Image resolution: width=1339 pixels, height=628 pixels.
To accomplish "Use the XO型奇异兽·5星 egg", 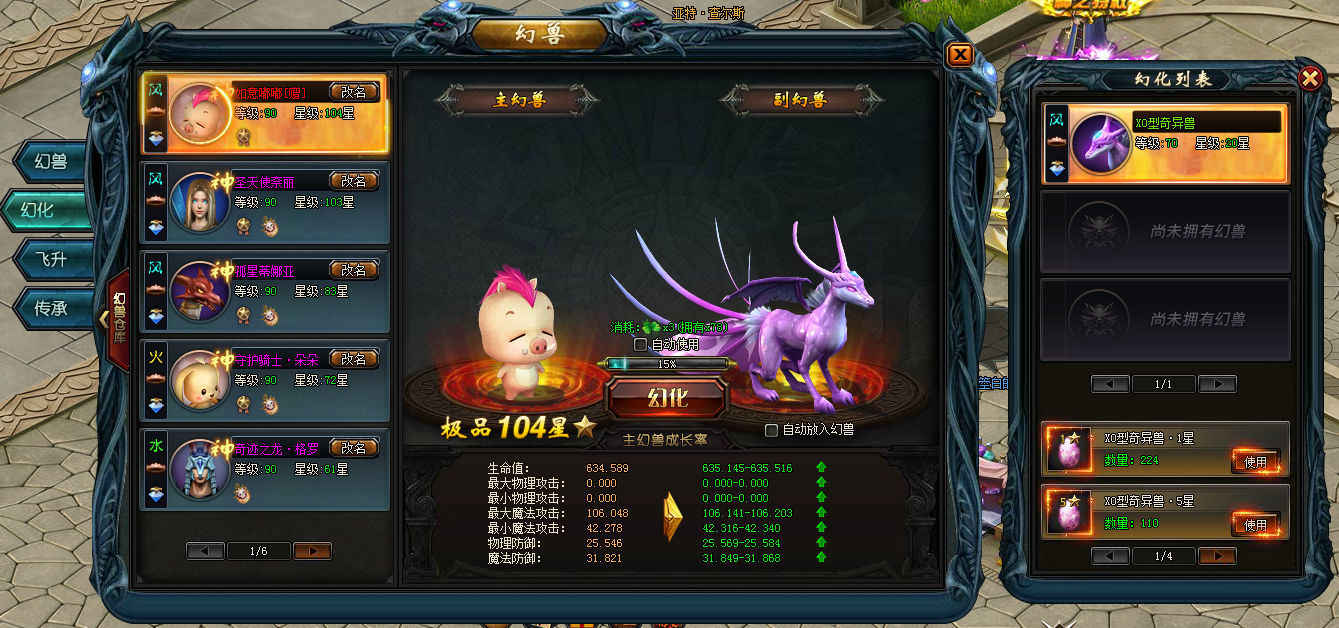I will click(1255, 524).
